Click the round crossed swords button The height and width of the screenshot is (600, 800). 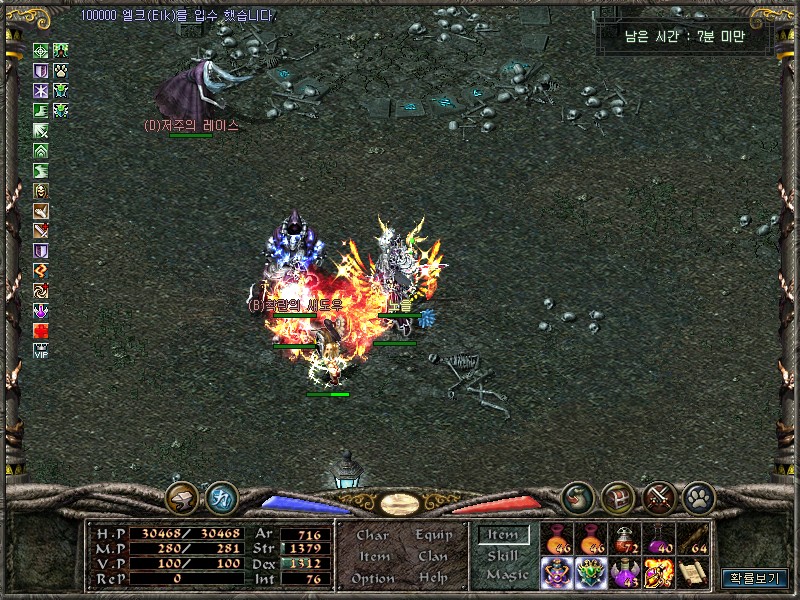658,496
